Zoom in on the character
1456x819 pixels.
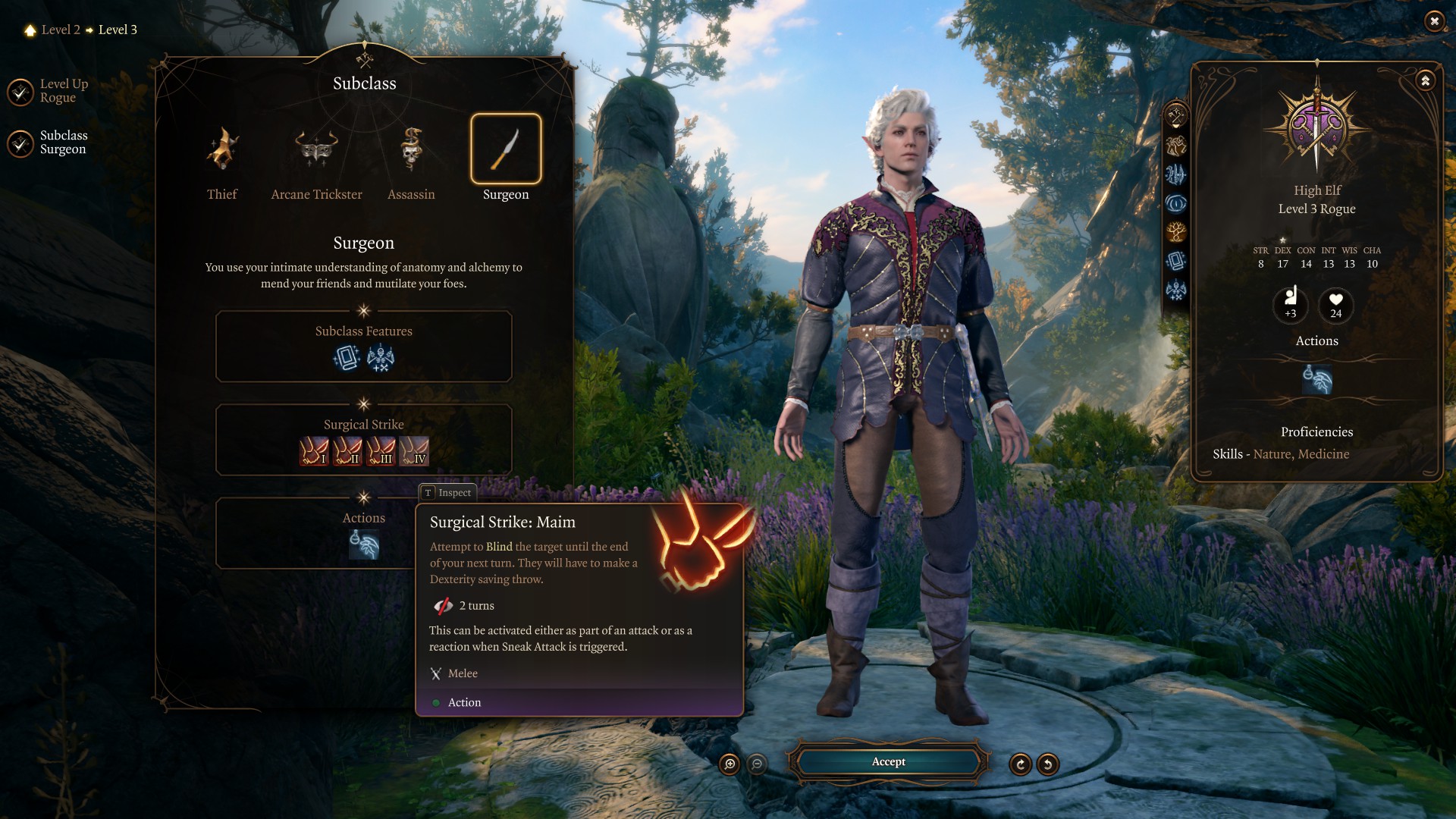(x=730, y=764)
